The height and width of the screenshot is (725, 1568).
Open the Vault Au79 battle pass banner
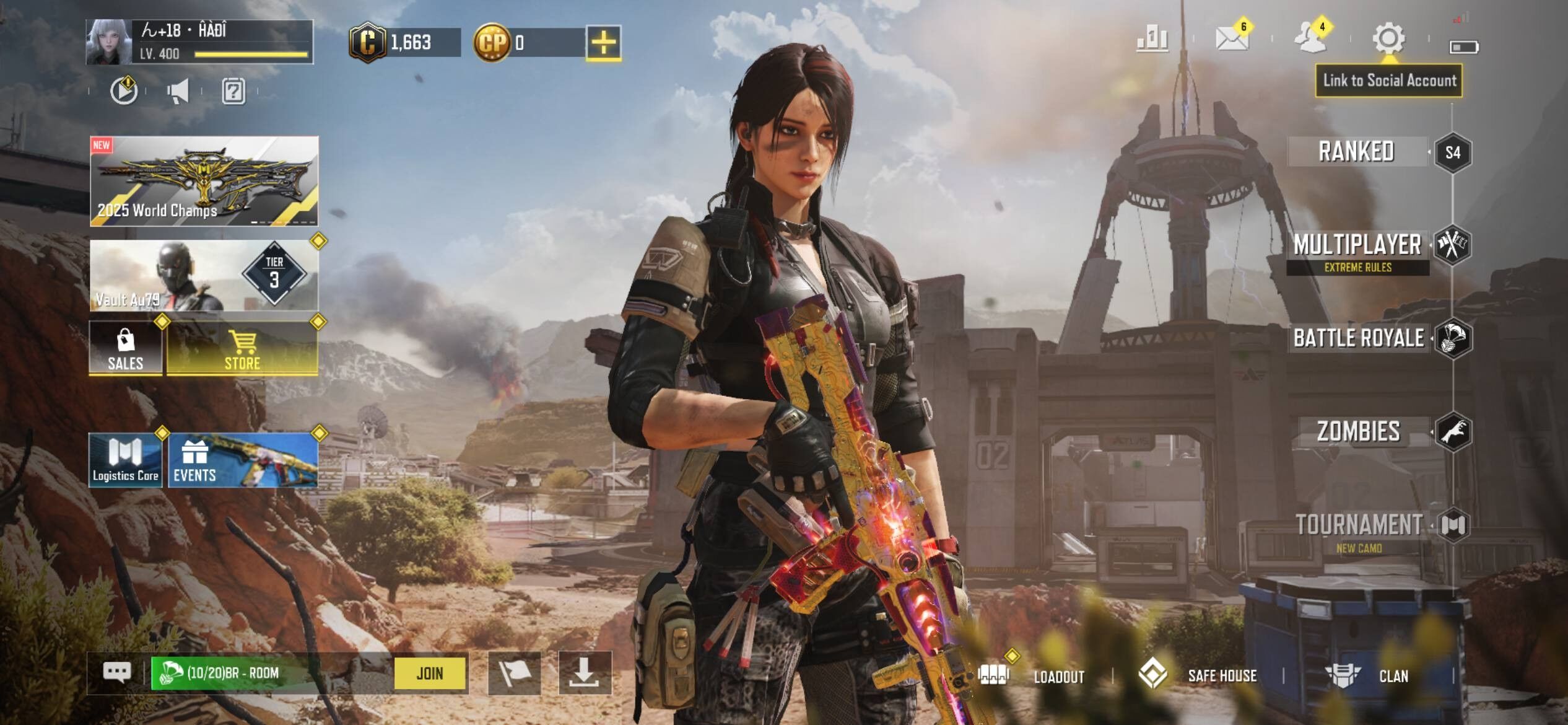204,276
